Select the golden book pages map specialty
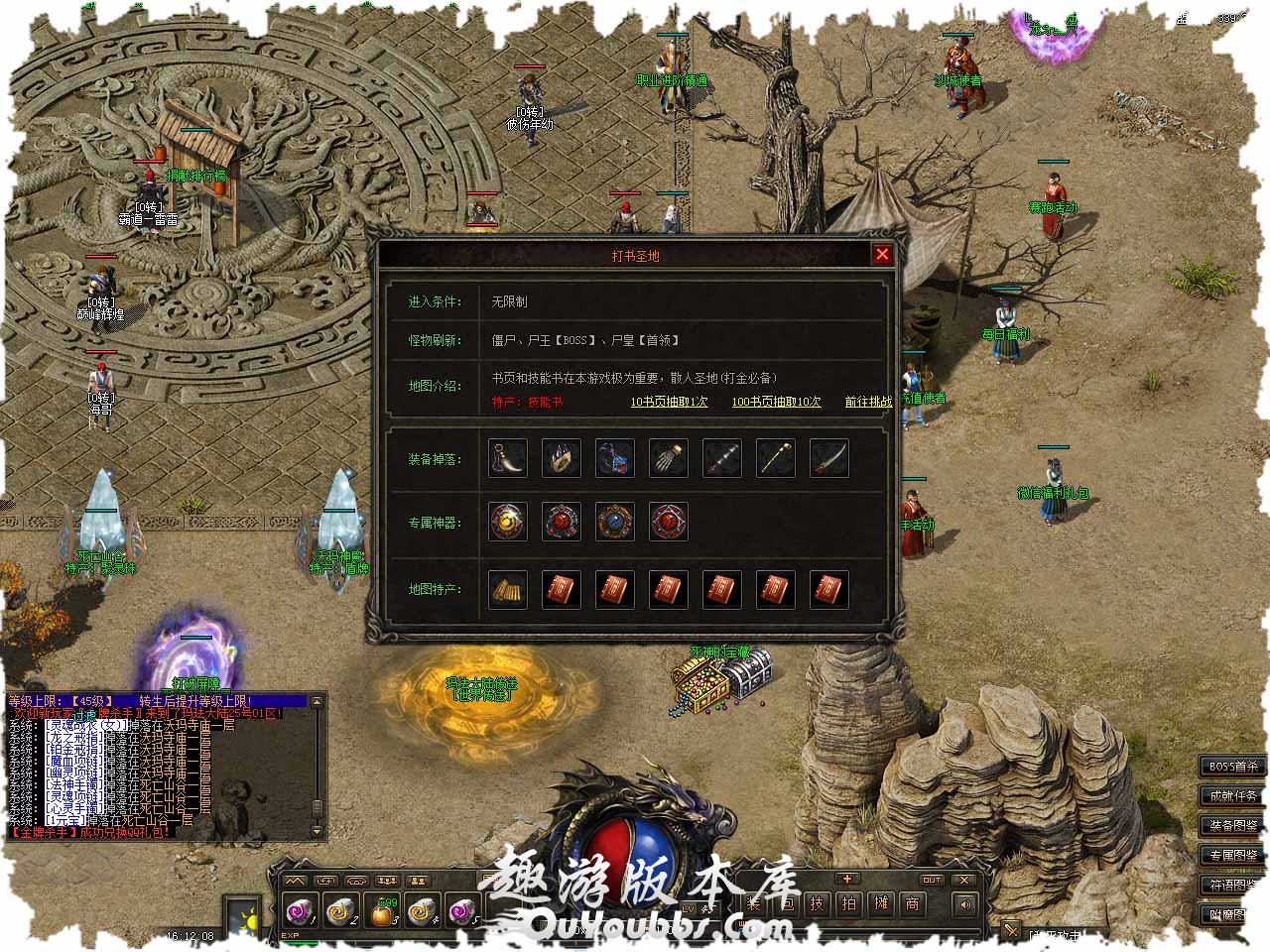 tap(508, 589)
